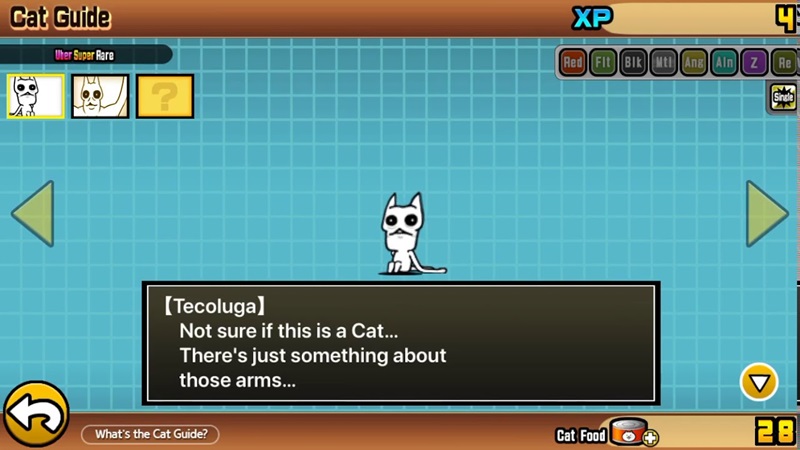Open the "What's the Cat Guide?" help
Screen dimensions: 800x450
(150, 434)
